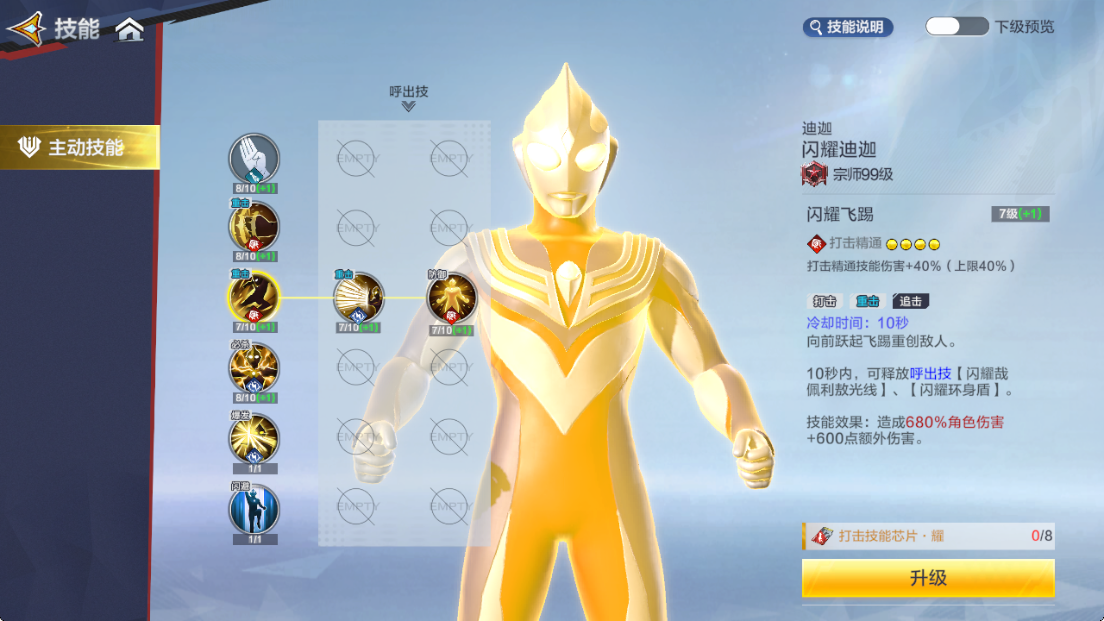Toggle the 下级预览 next-level preview switch

956,27
